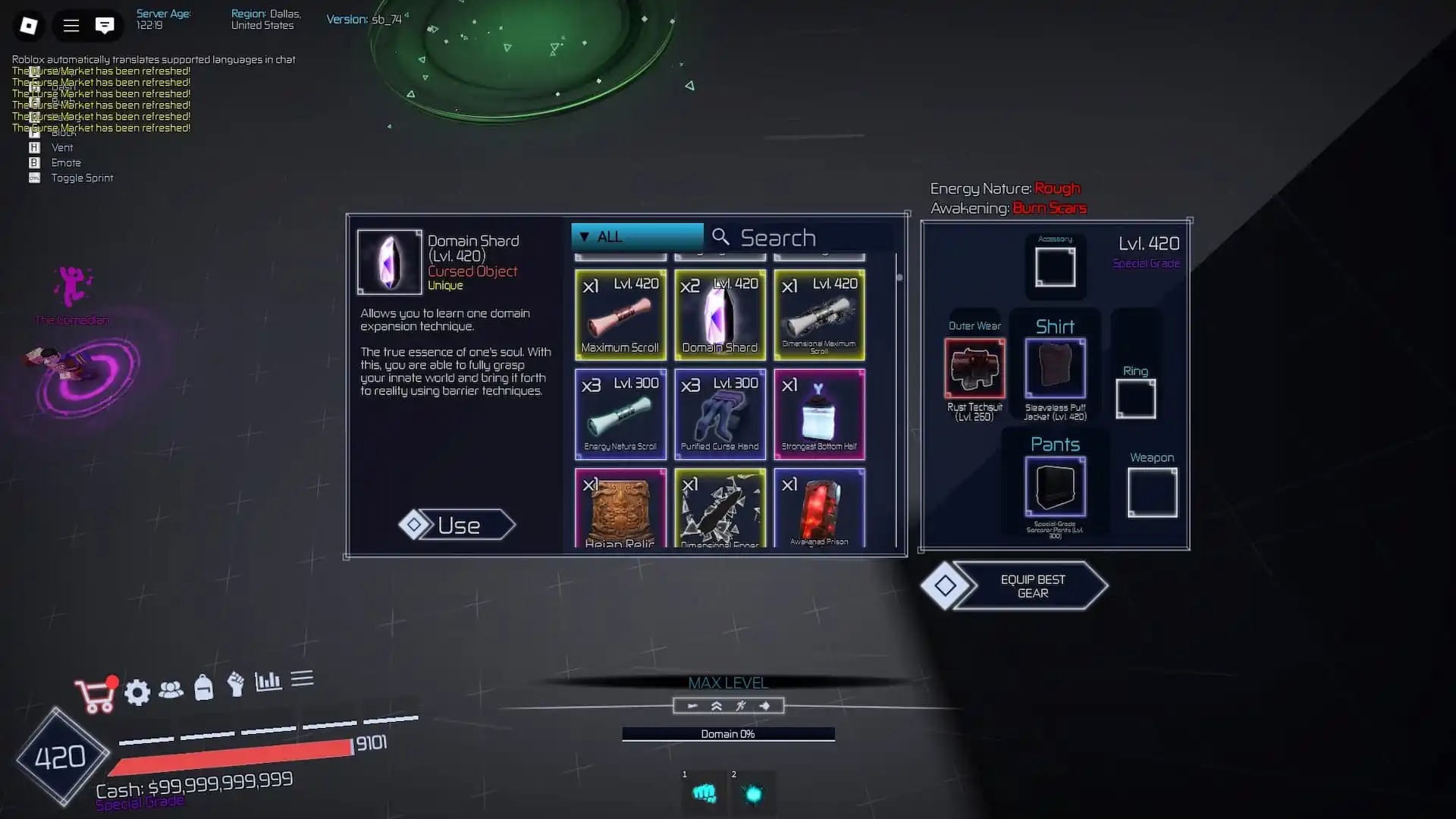The height and width of the screenshot is (819, 1456).
Task: Choose the Dimensional Maximum Scroll slot
Action: click(819, 315)
